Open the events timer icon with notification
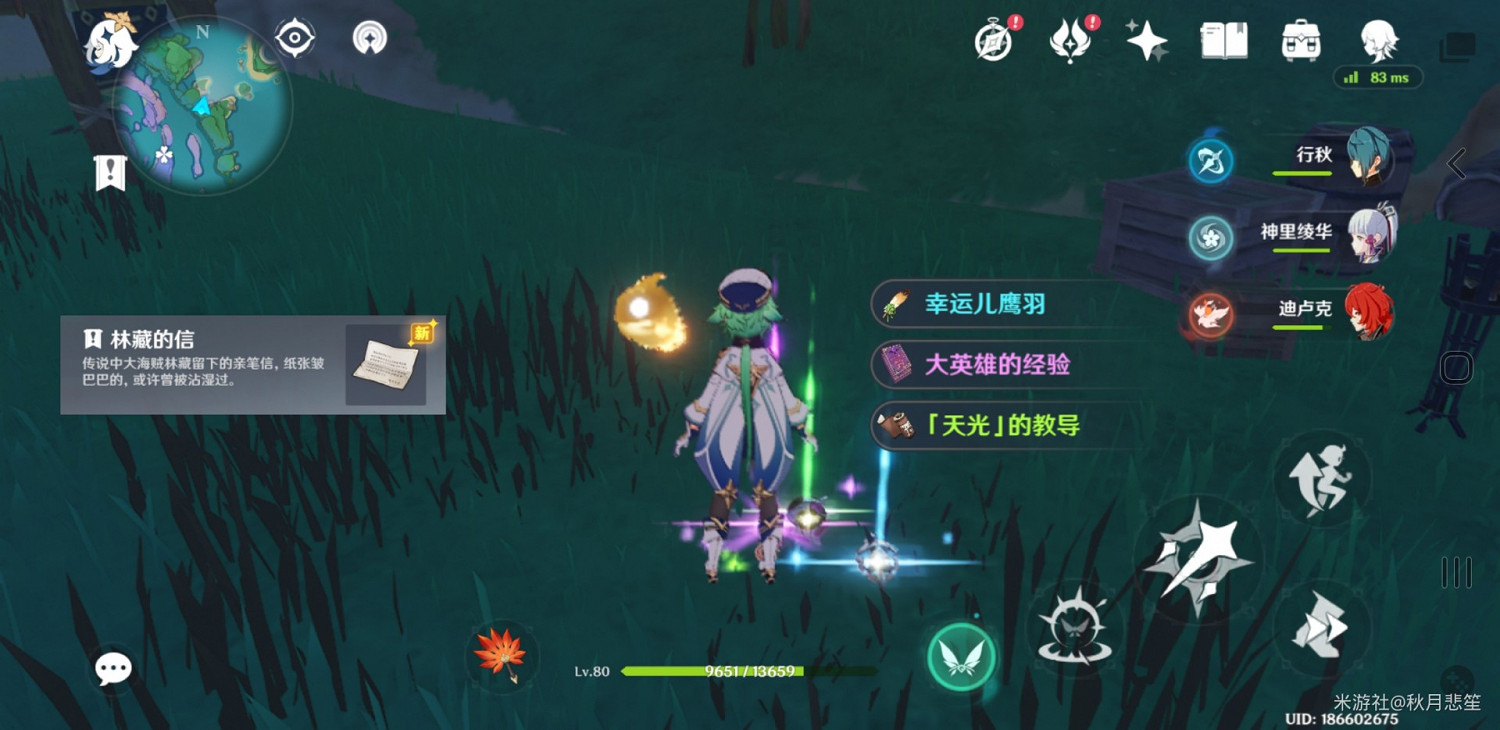 [993, 40]
